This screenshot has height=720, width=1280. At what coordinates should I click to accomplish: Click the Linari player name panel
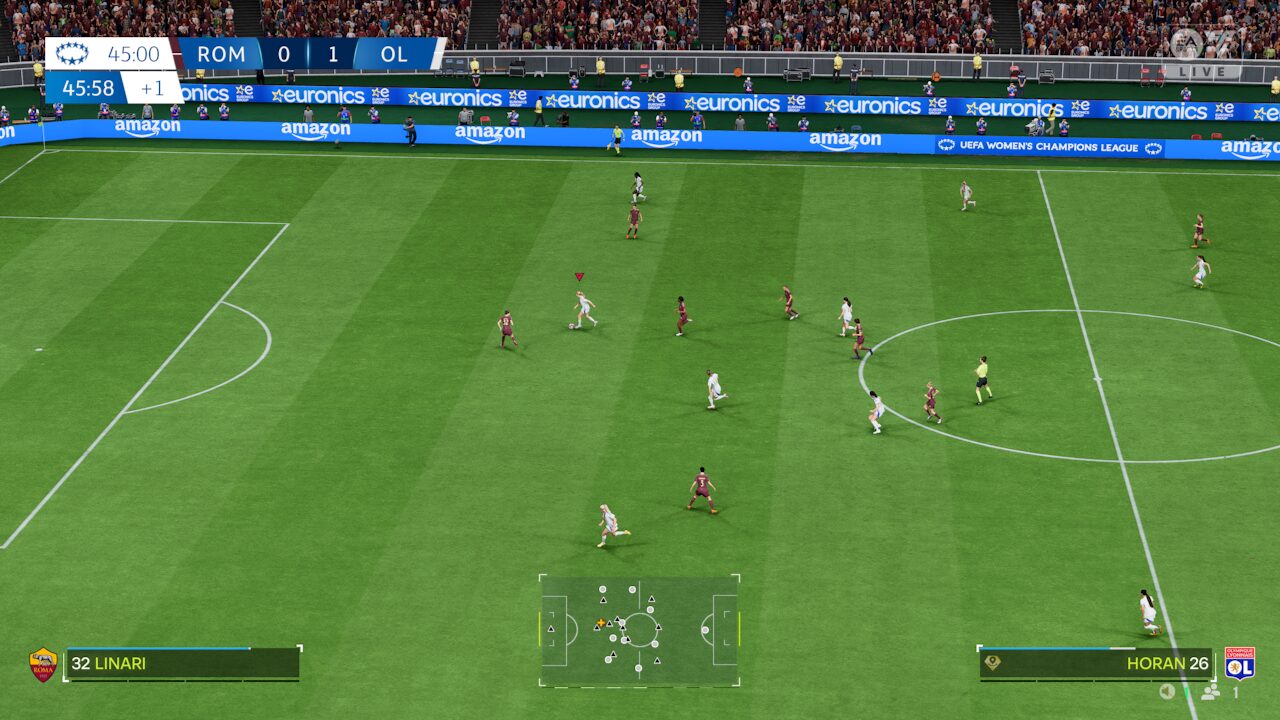point(183,664)
